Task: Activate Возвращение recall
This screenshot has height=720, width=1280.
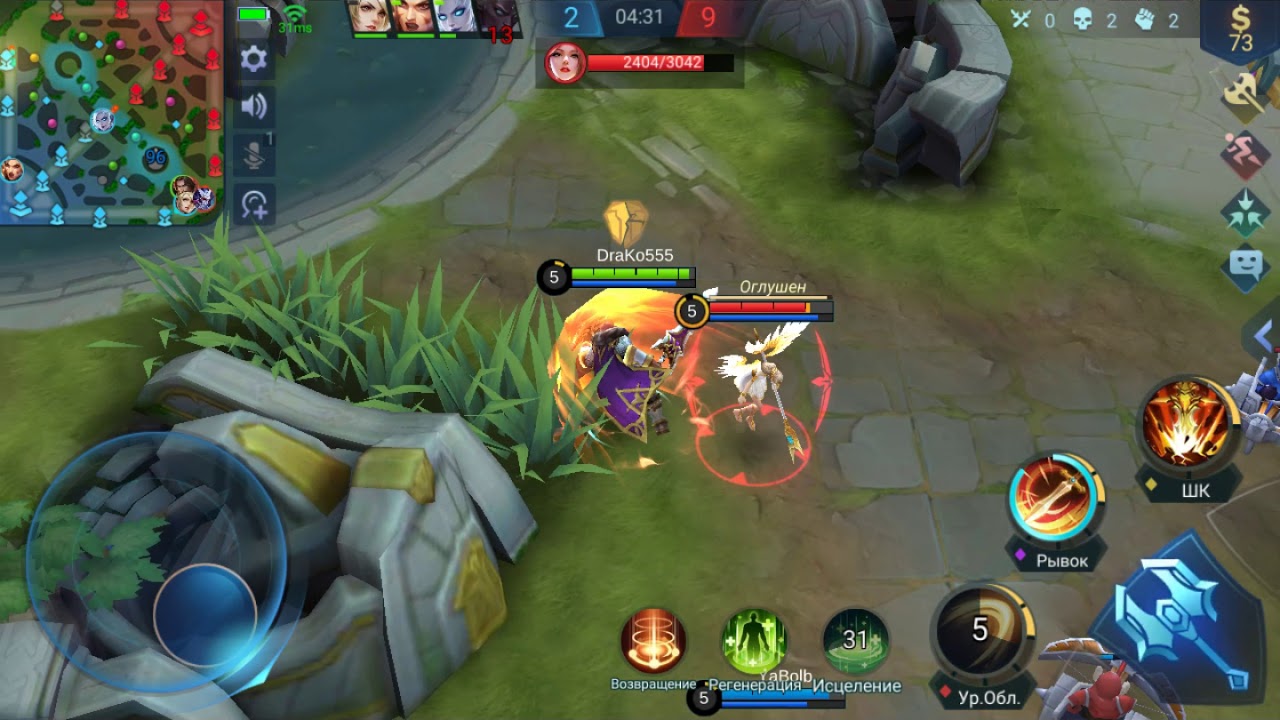Action: (x=653, y=641)
